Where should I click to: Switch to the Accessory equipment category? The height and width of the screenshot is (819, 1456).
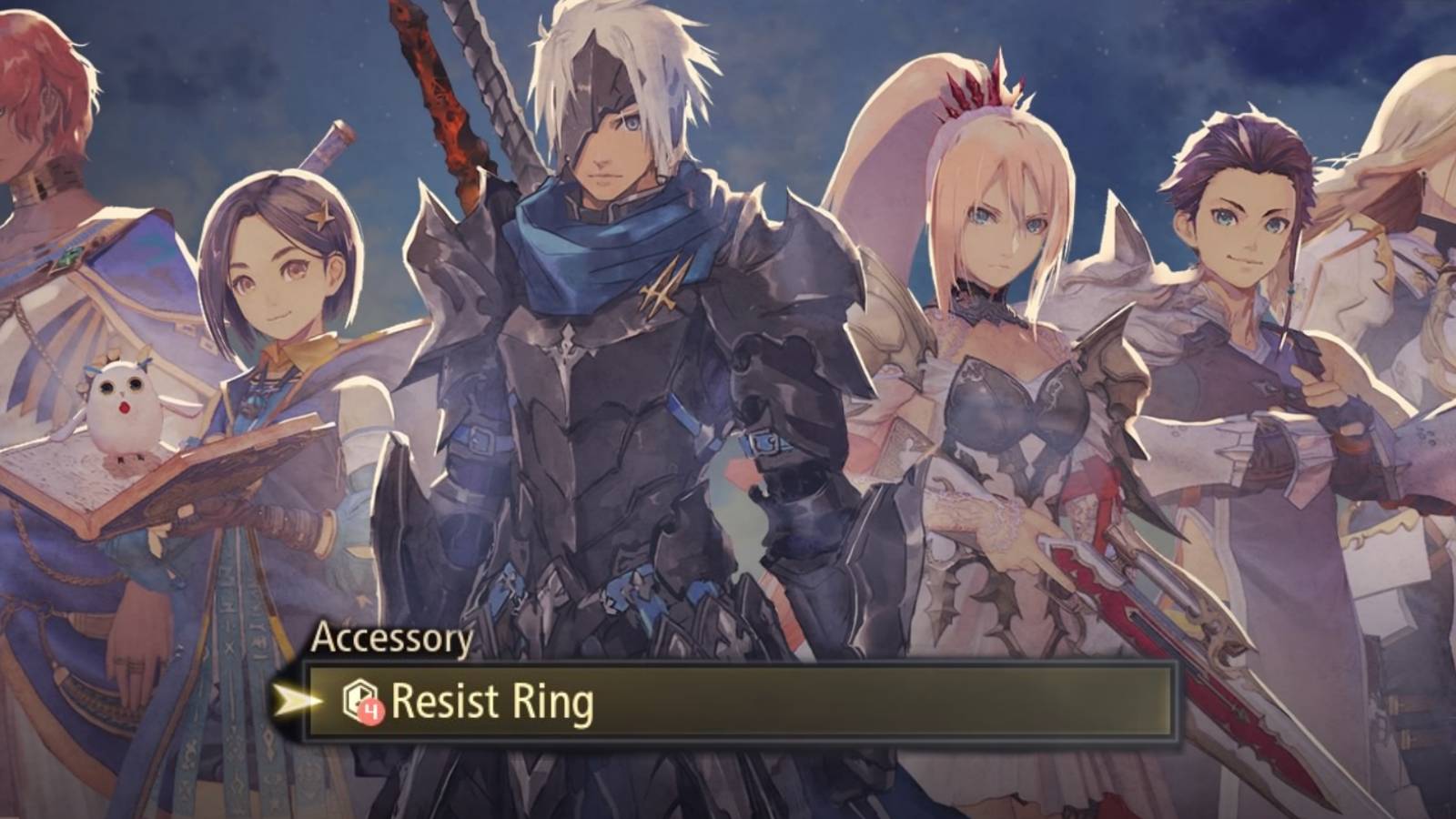point(391,640)
